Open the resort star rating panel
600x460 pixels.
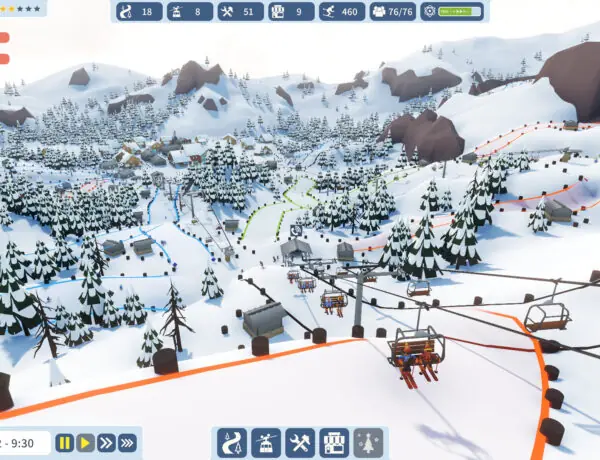pyautogui.click(x=22, y=8)
